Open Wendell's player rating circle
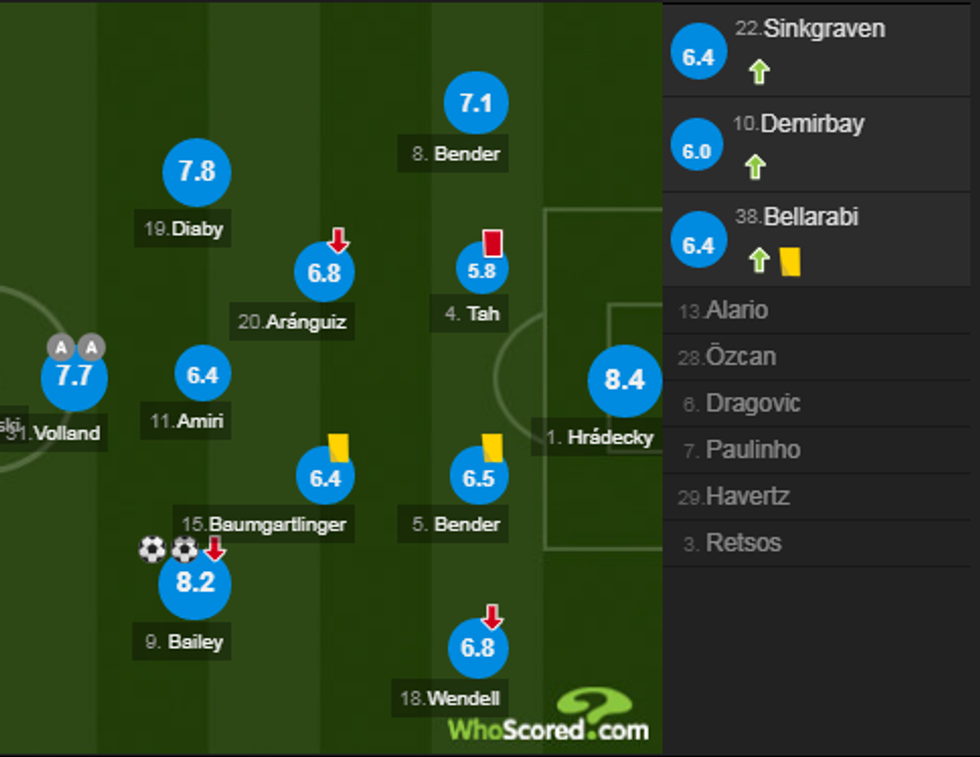980x757 pixels. 478,648
